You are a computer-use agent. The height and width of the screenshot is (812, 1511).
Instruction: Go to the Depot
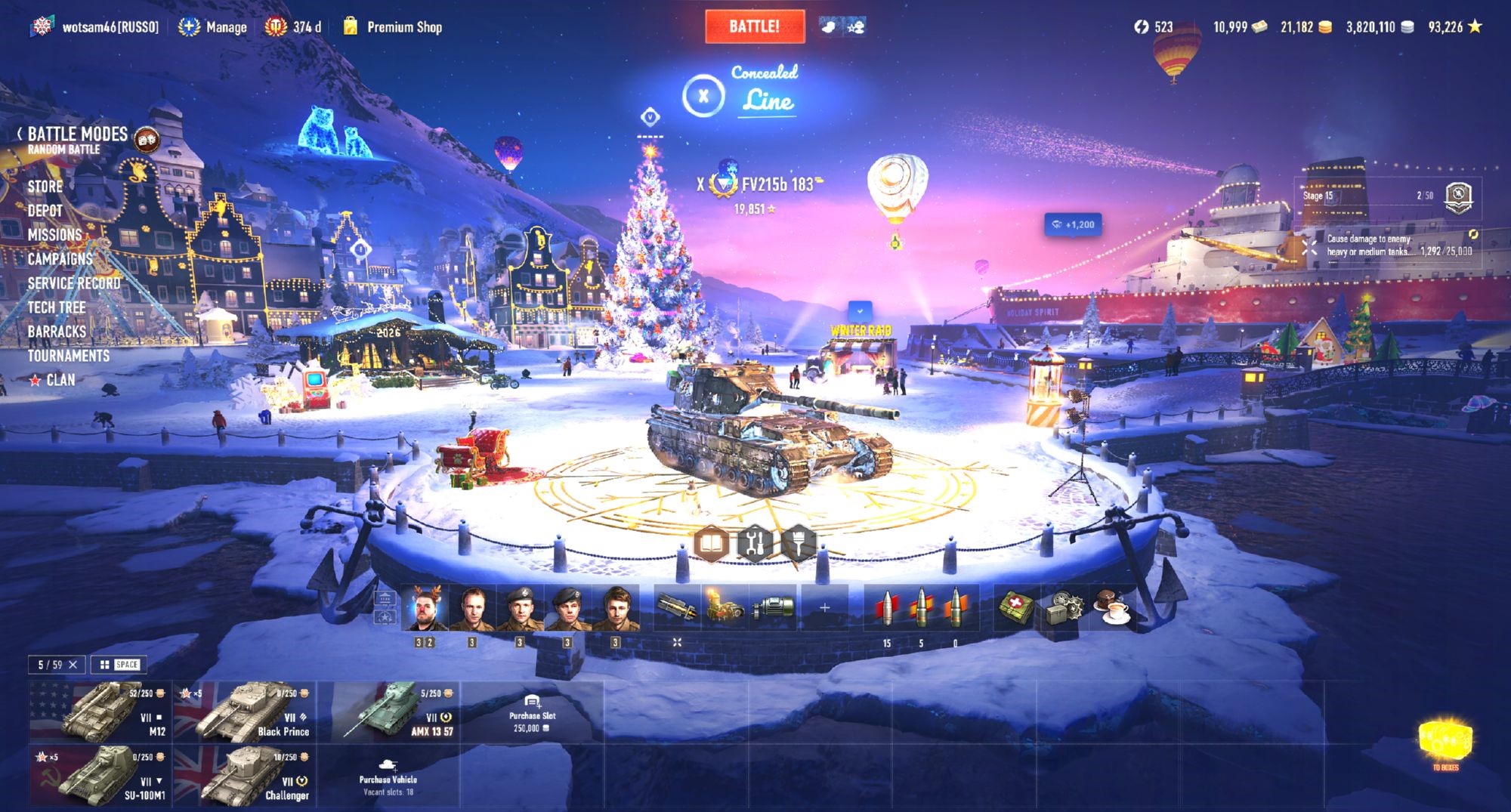tap(45, 211)
